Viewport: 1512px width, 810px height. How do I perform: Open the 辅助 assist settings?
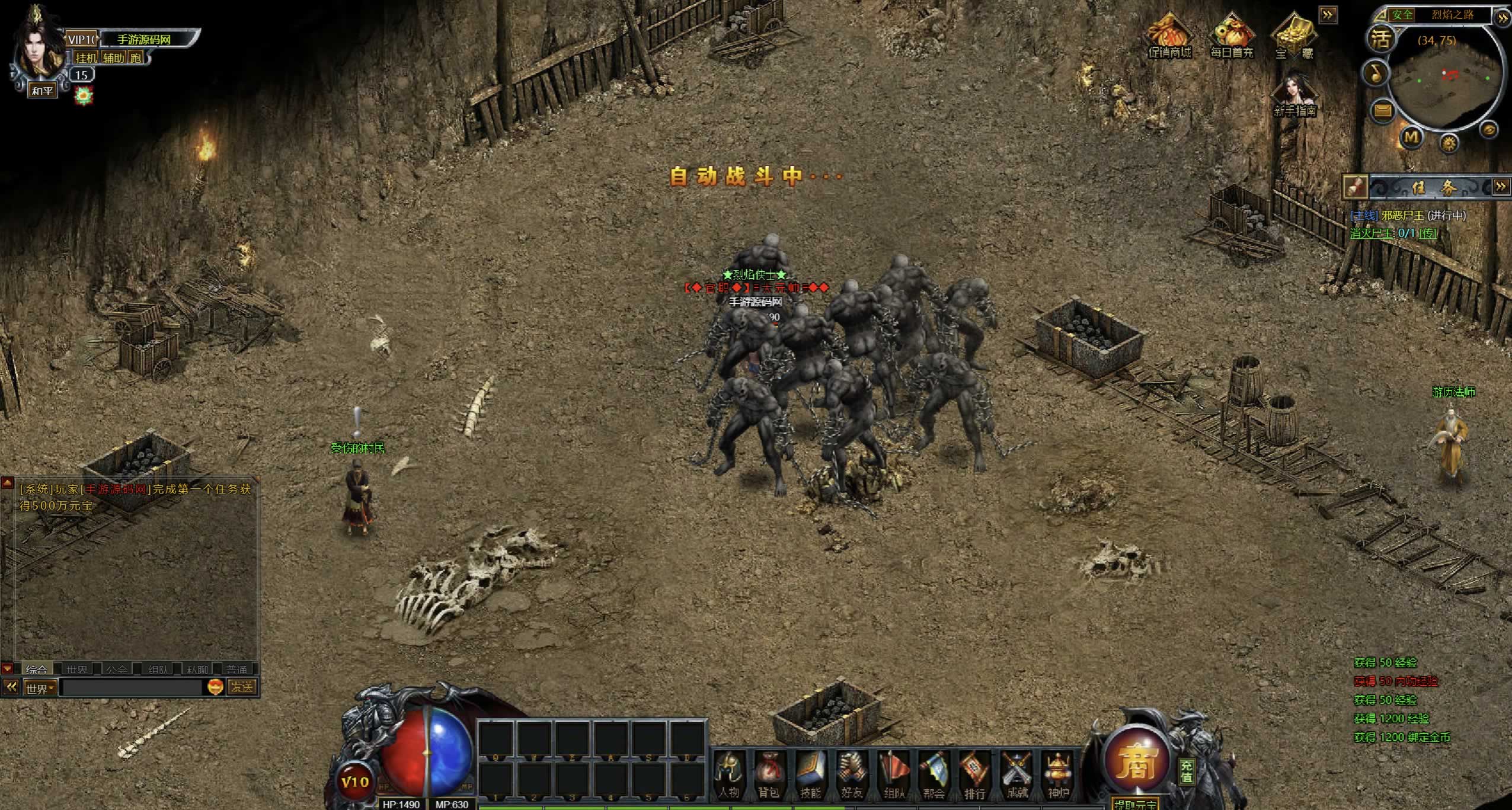(114, 57)
